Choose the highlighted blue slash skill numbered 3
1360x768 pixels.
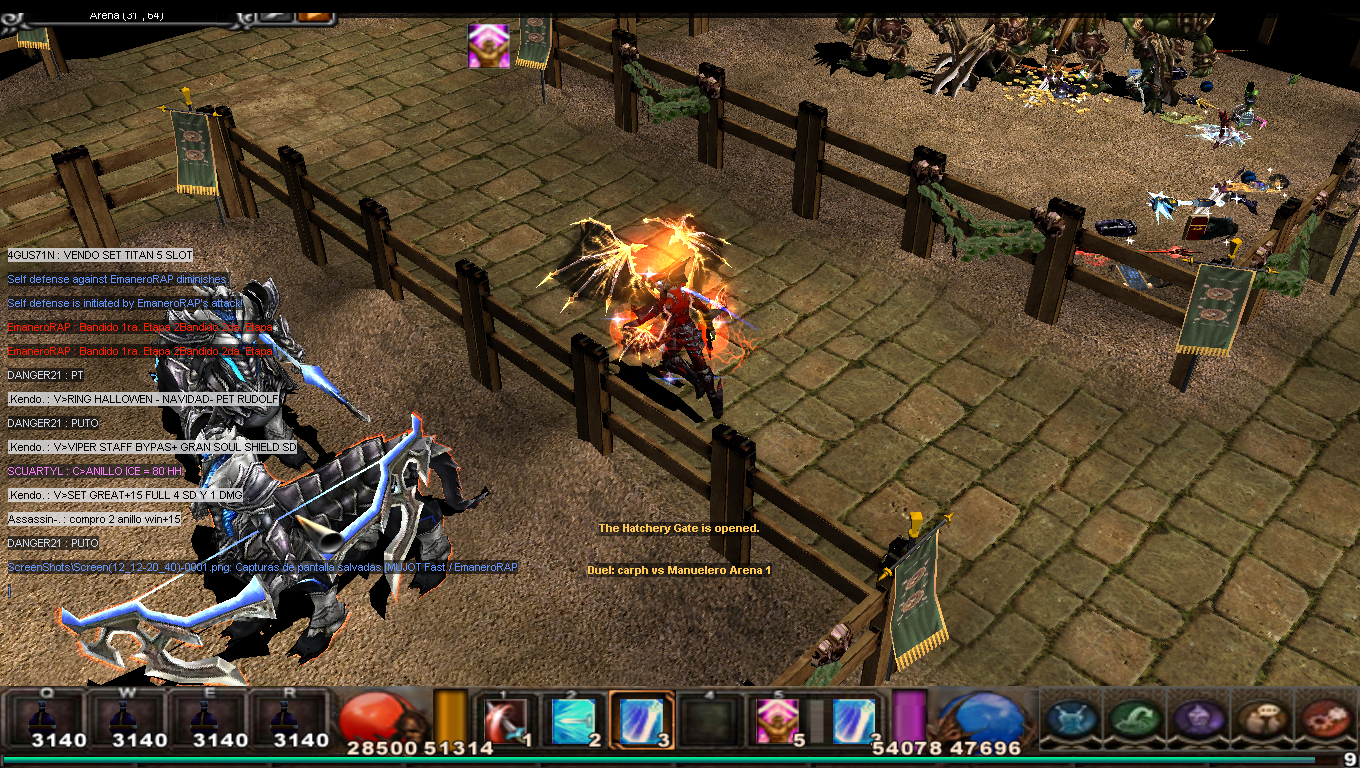click(638, 720)
